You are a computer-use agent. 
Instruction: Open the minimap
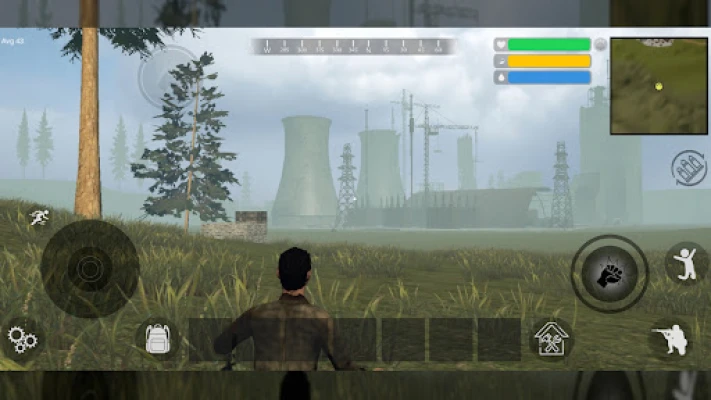[658, 86]
